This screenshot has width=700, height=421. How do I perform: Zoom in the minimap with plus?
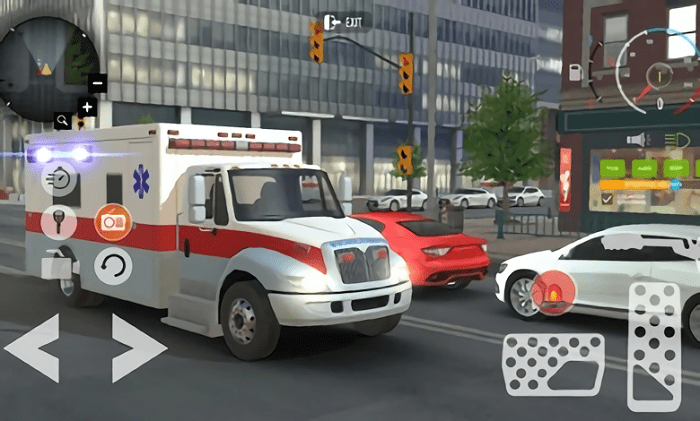(x=87, y=106)
